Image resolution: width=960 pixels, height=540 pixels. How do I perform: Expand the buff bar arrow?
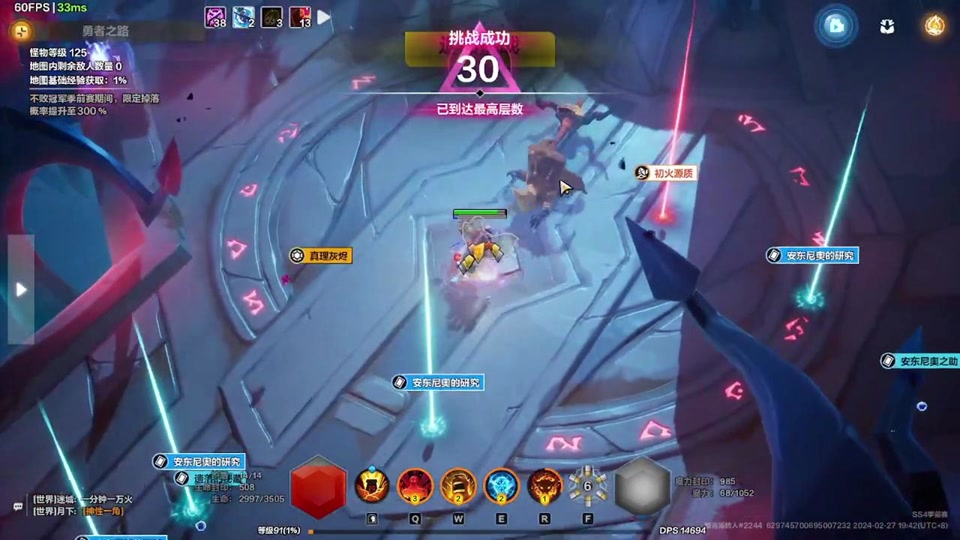click(x=324, y=17)
